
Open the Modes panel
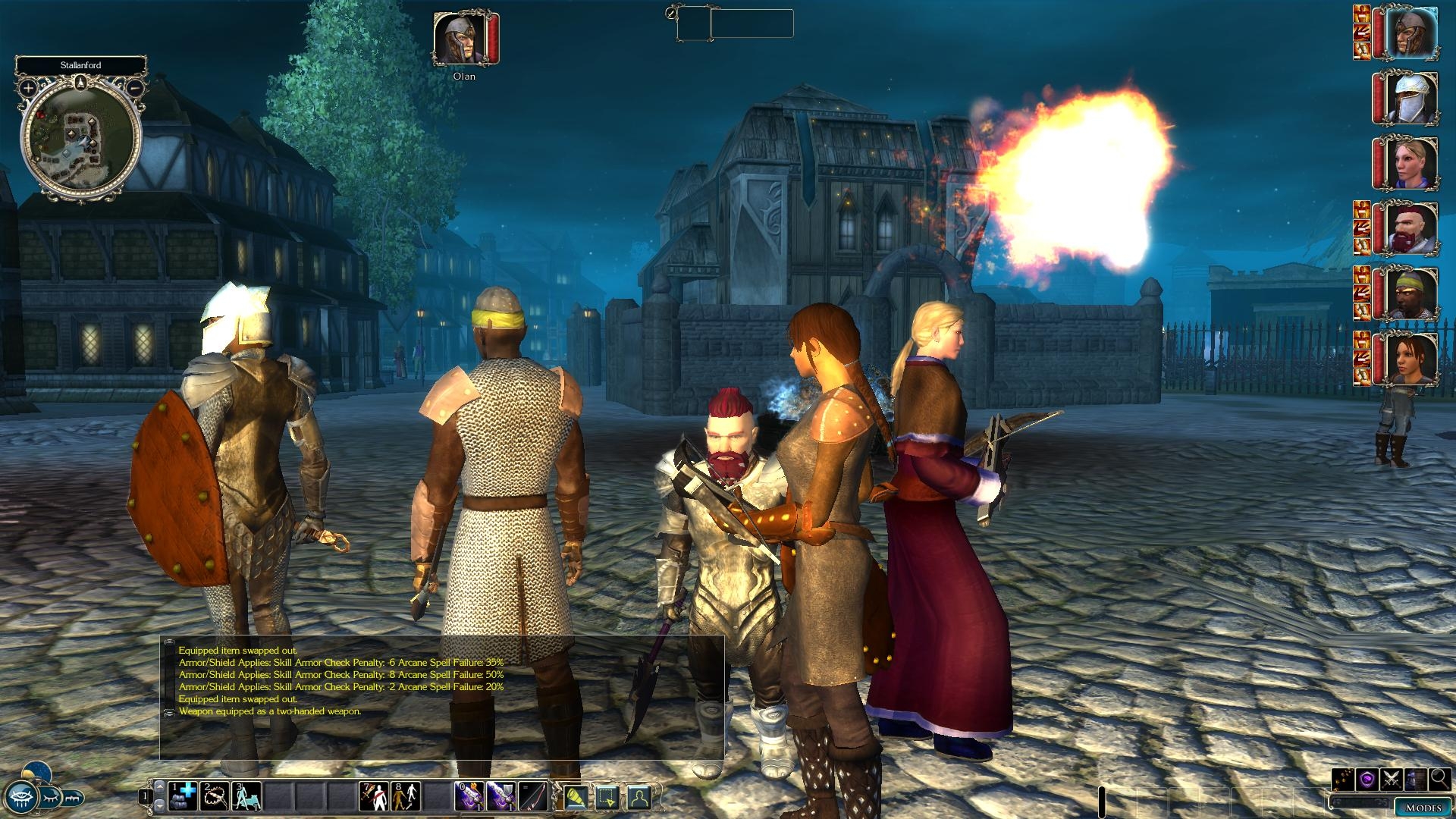tap(1423, 808)
